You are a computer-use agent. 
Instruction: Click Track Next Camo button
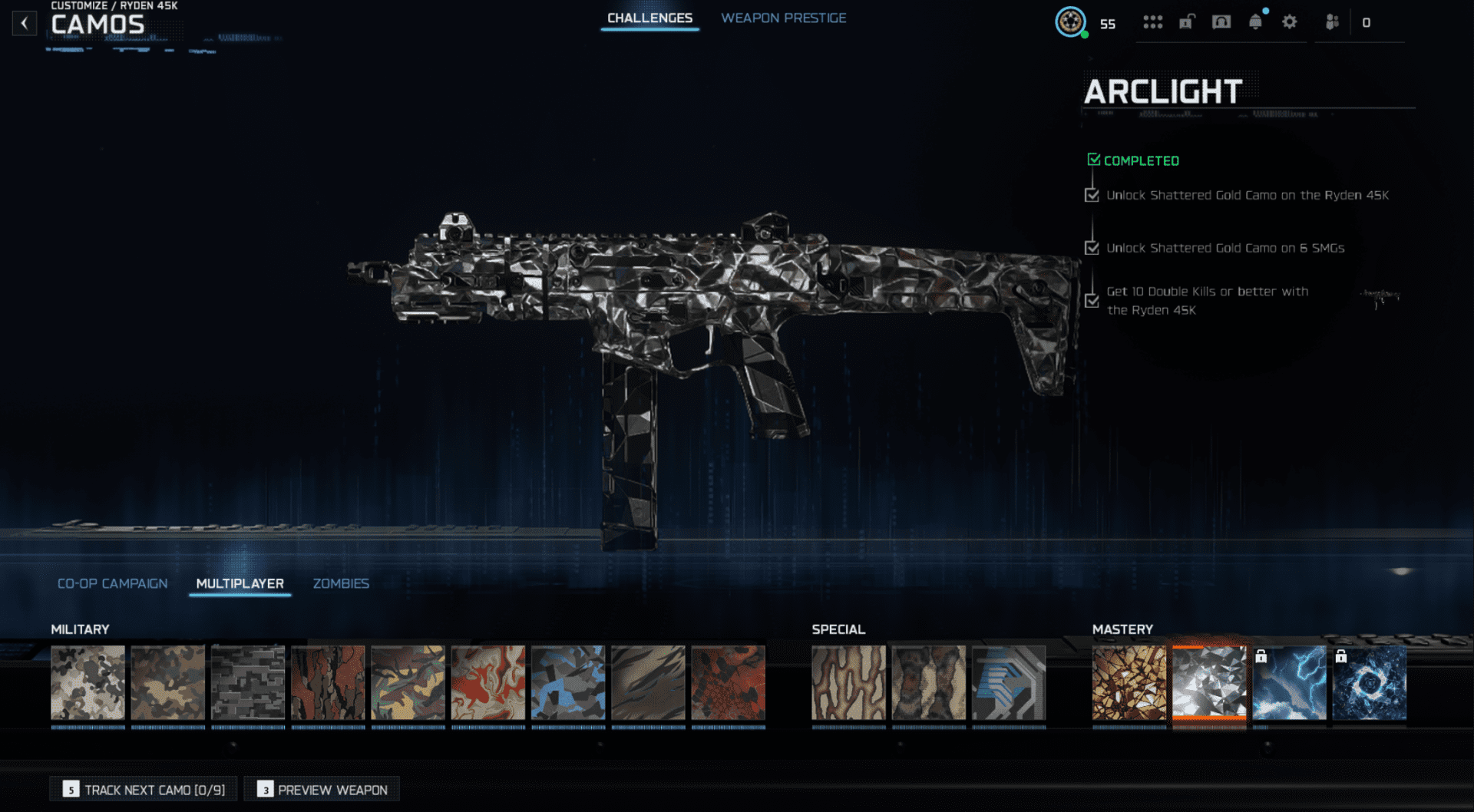point(145,789)
